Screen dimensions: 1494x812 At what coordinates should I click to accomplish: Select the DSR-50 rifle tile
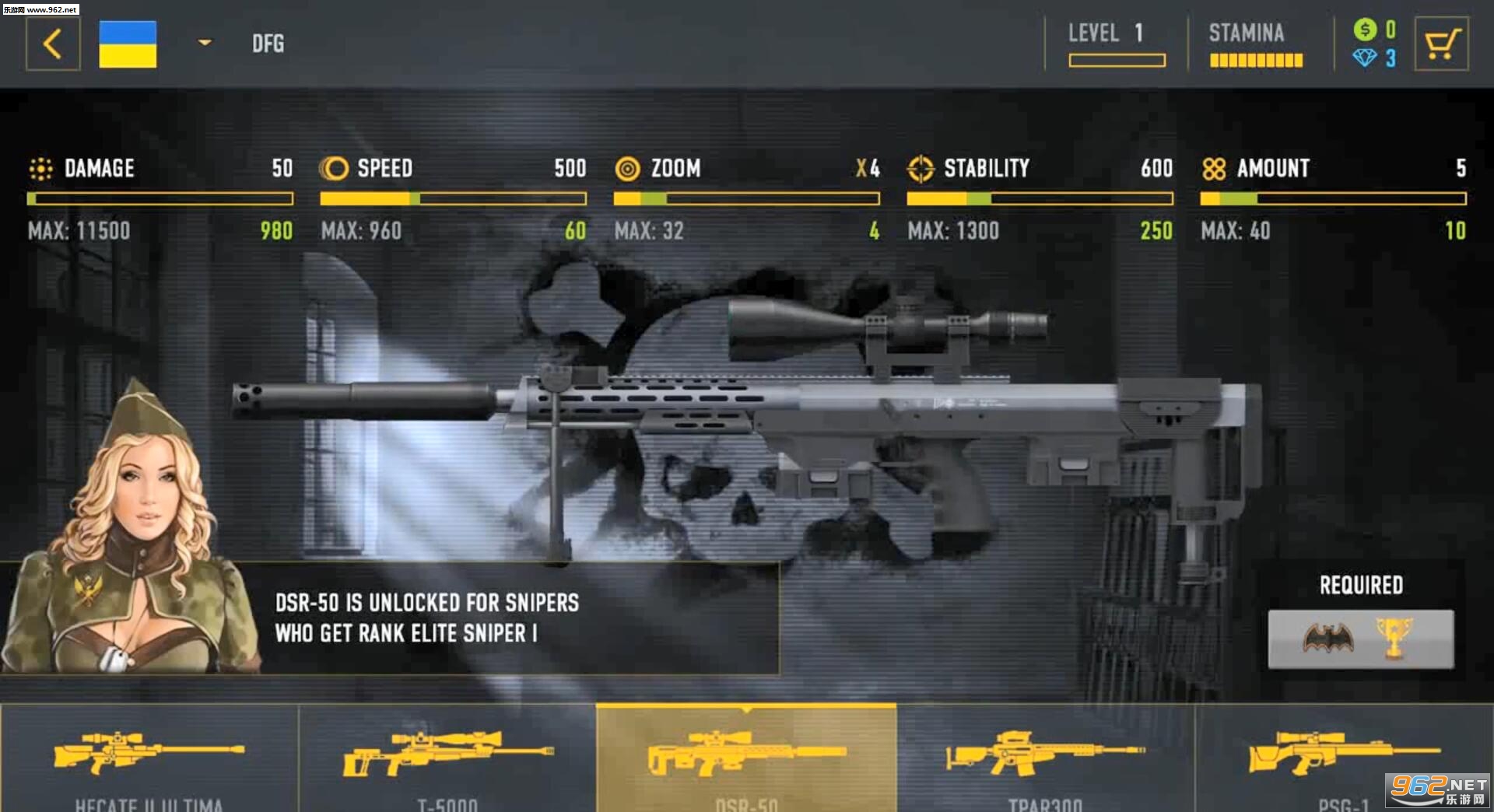point(746,758)
